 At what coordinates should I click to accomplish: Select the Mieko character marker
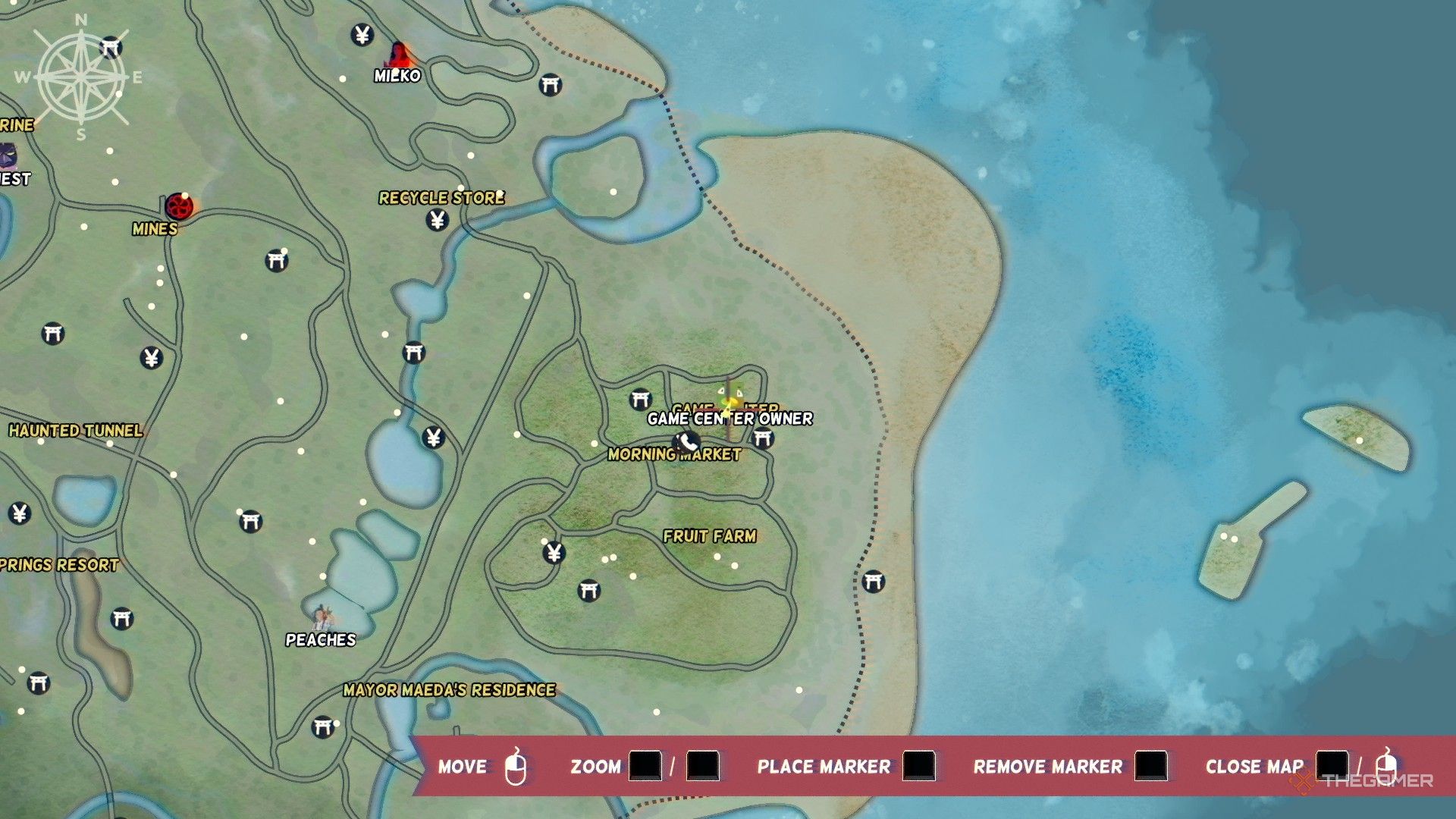(x=400, y=55)
